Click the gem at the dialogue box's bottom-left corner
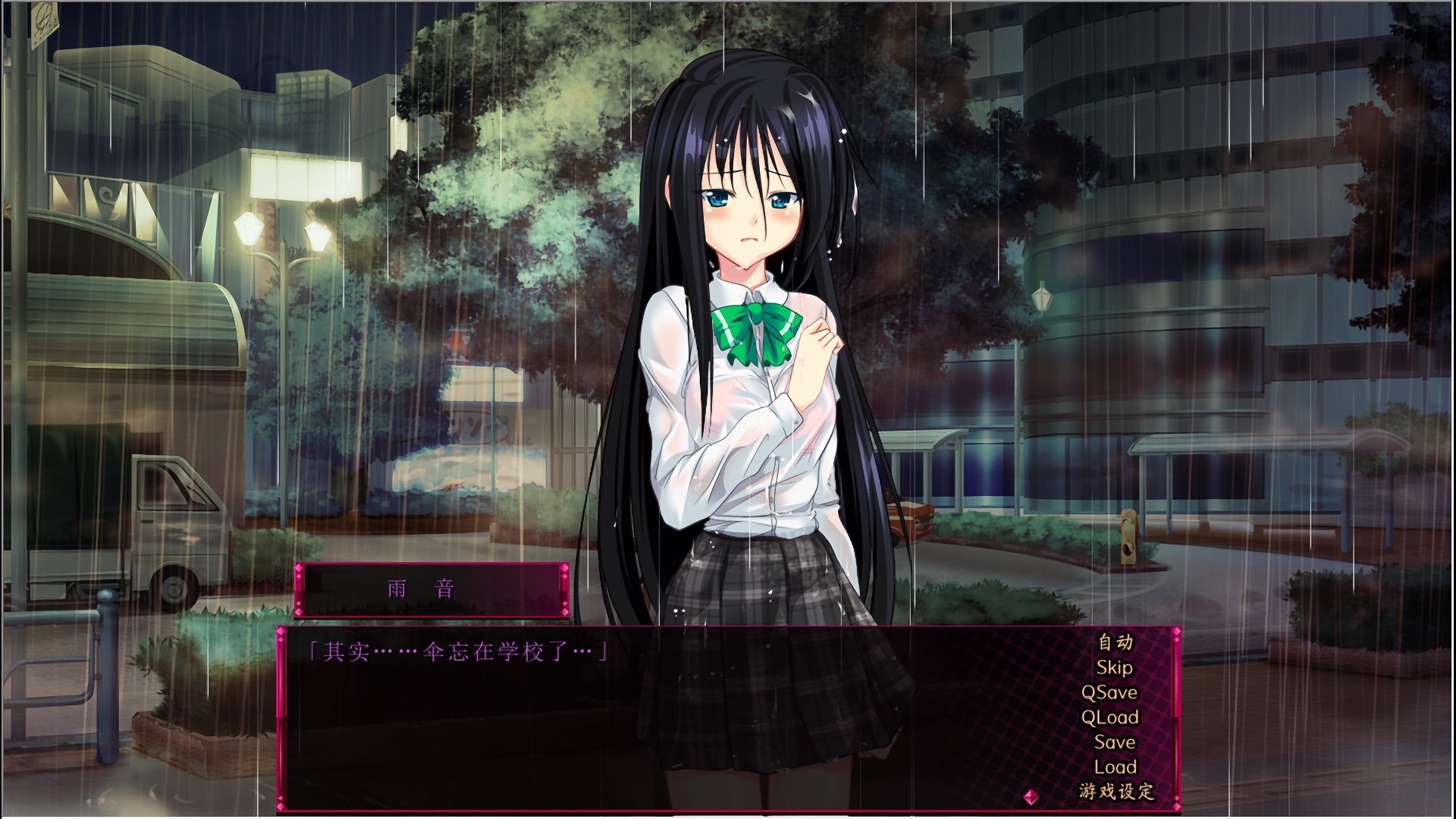 pos(281,805)
